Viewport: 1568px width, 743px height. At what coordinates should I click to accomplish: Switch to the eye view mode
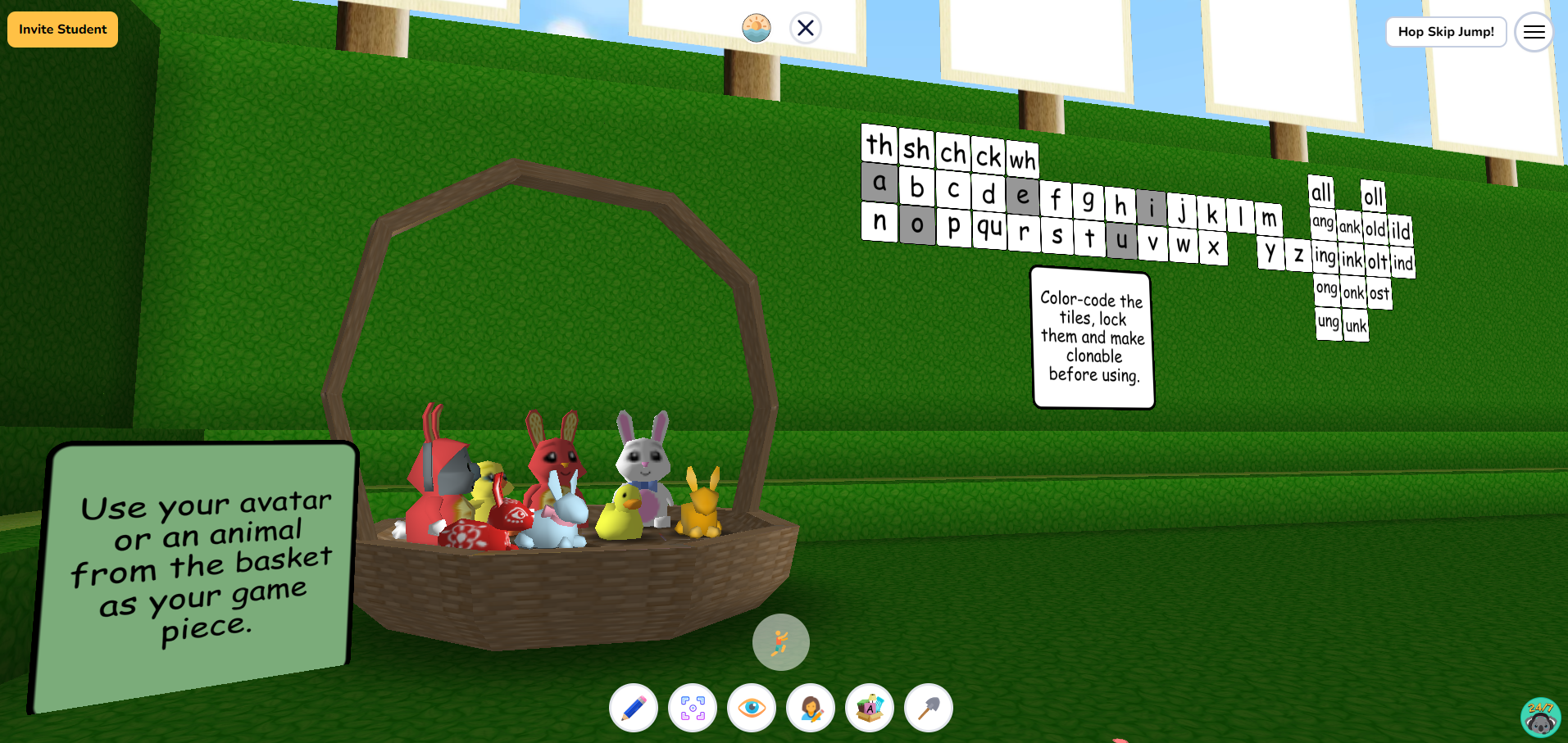pyautogui.click(x=752, y=707)
